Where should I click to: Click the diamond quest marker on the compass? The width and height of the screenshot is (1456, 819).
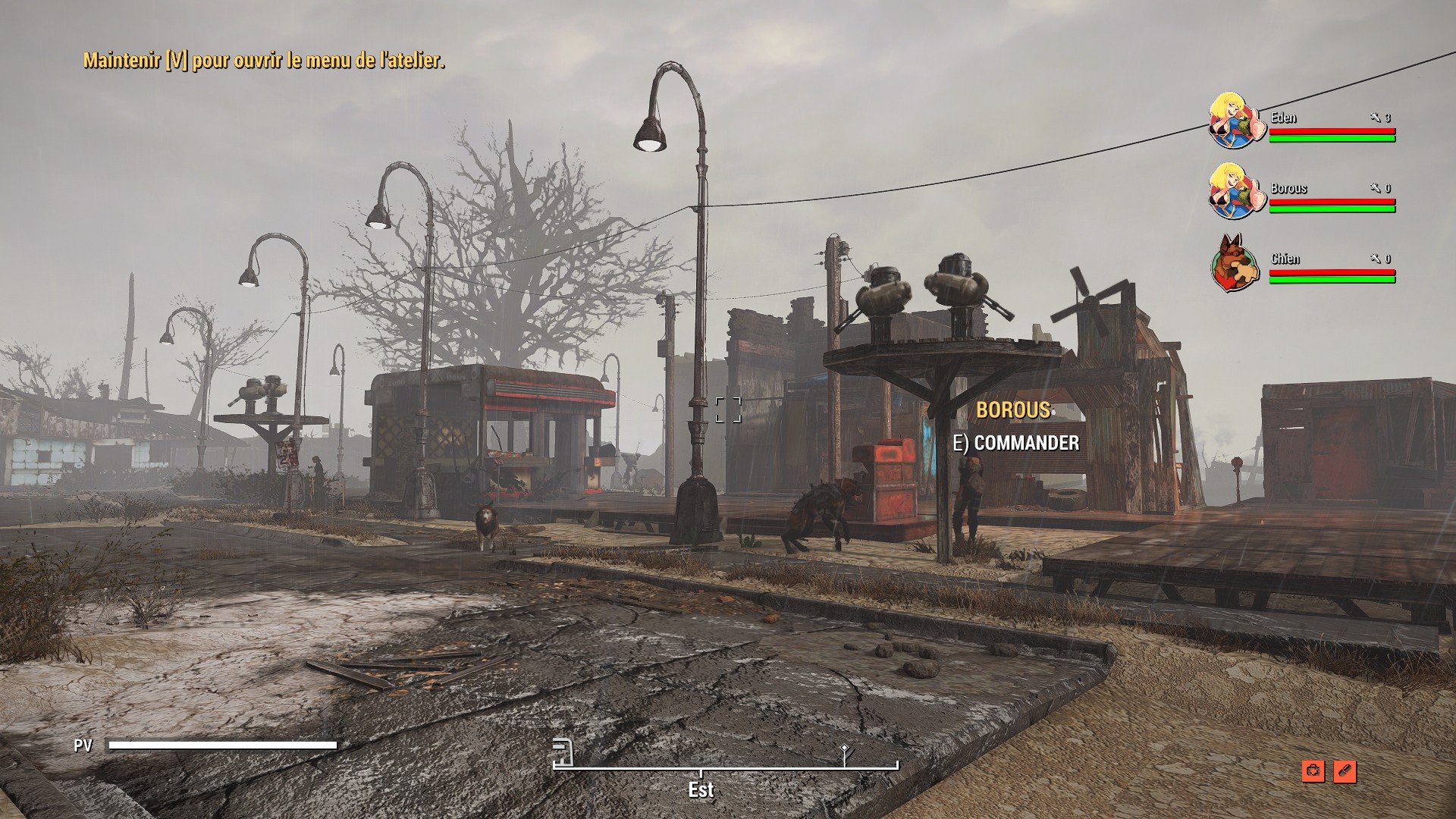point(845,752)
